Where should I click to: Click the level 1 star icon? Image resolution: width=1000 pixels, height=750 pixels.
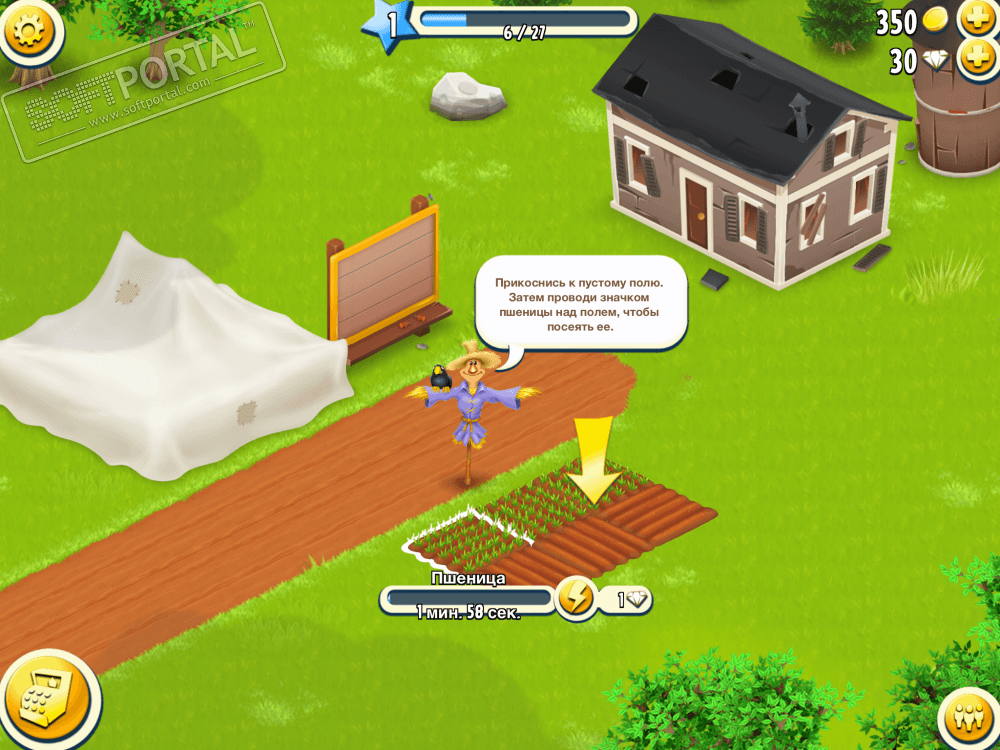point(388,25)
